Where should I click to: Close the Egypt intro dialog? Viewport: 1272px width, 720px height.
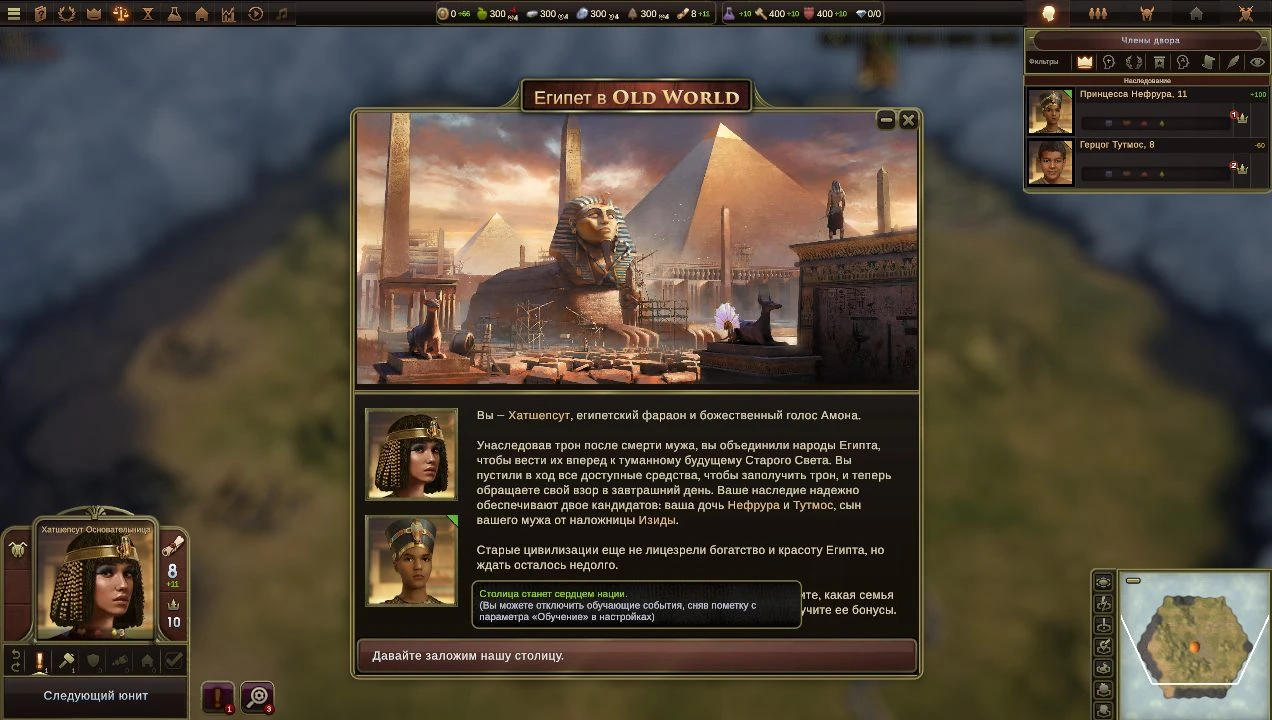908,120
